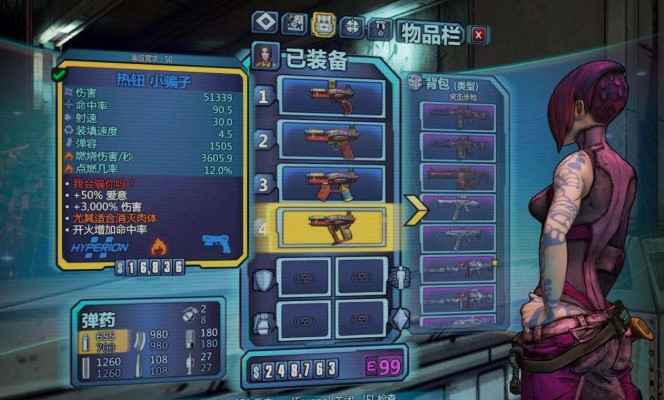Open the diamond-icon tab in the top bar
This screenshot has height=400, width=664.
pyautogui.click(x=264, y=22)
